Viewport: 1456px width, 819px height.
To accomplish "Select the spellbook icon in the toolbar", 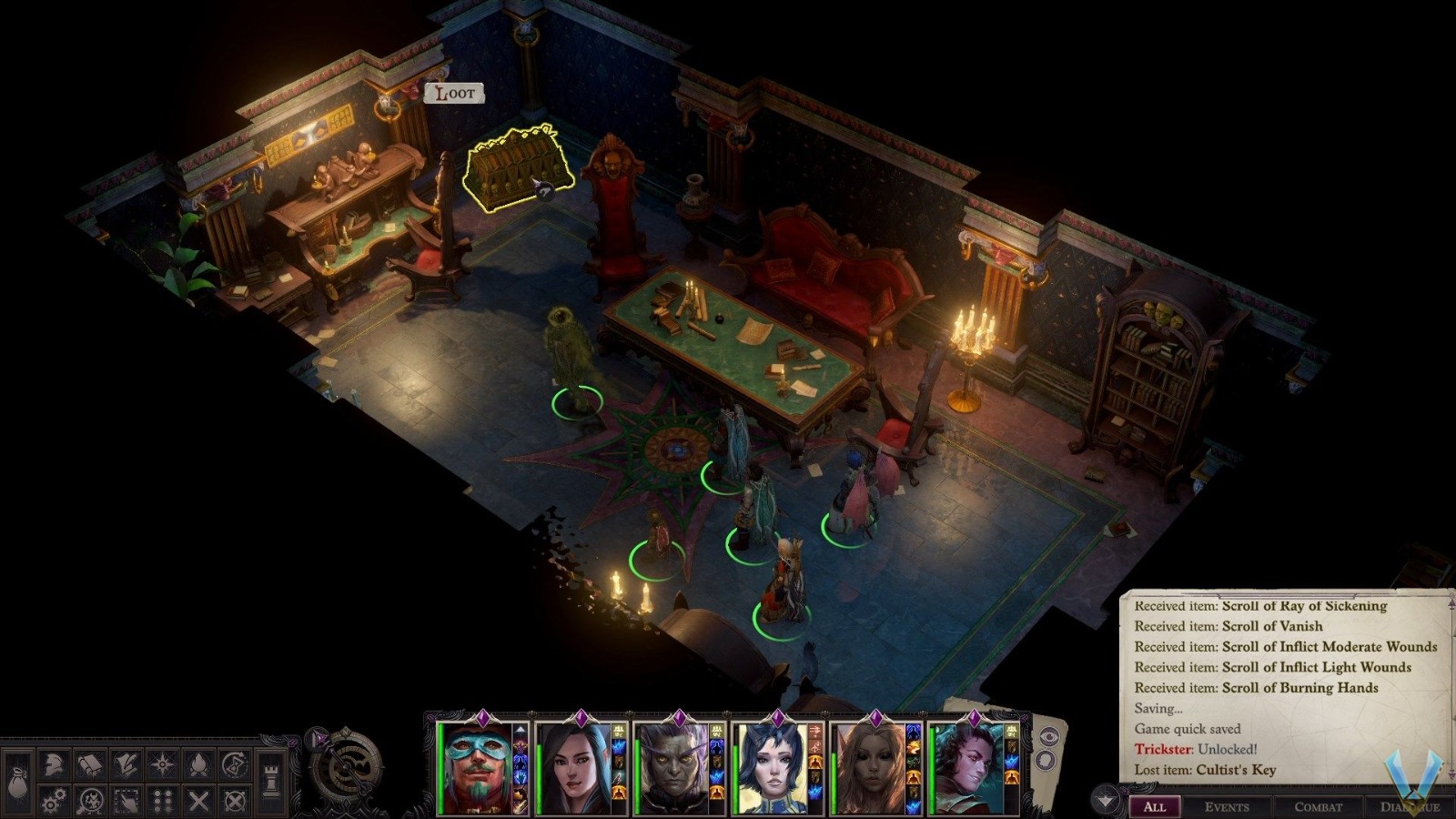I will pos(90,763).
